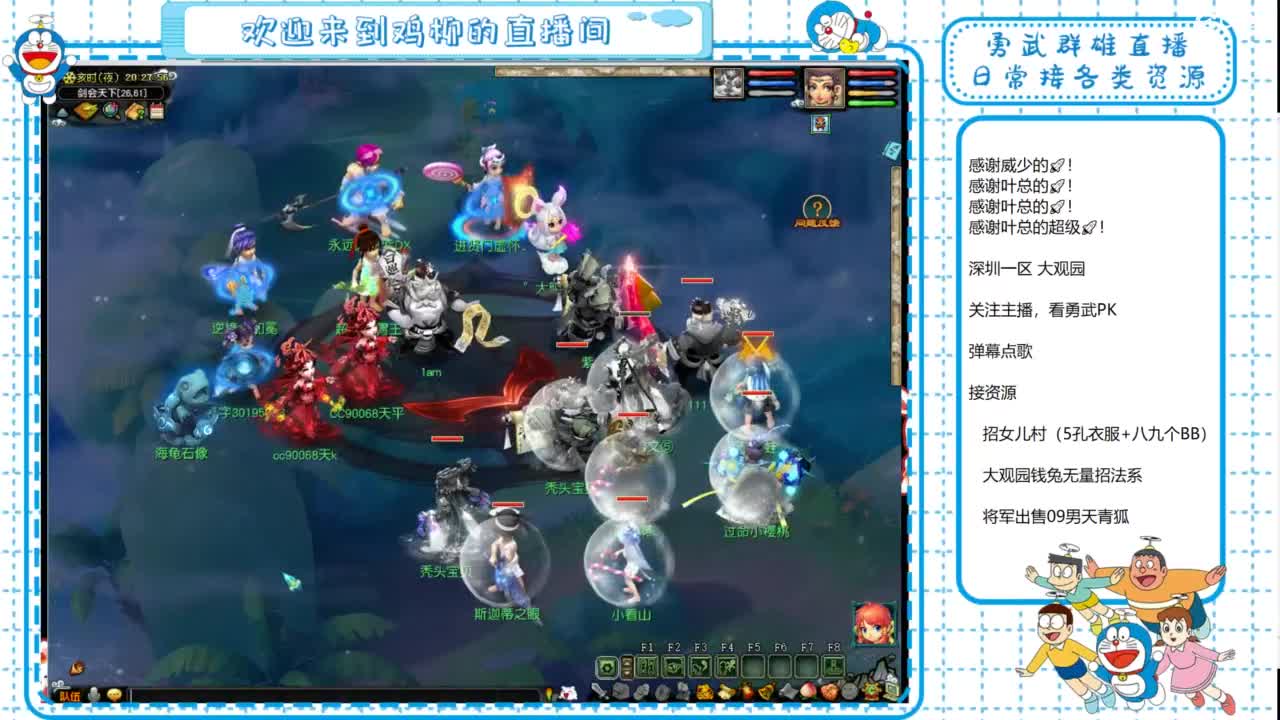
Task: Open the battle settings gear on the skill bar
Action: [607, 666]
